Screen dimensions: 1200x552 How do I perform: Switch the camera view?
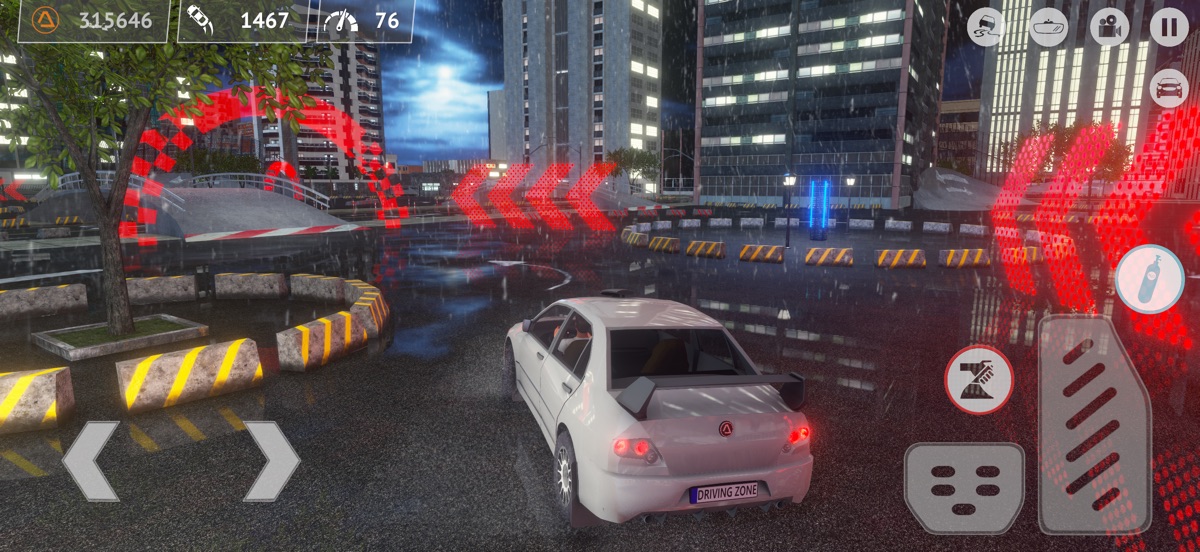coord(1108,27)
